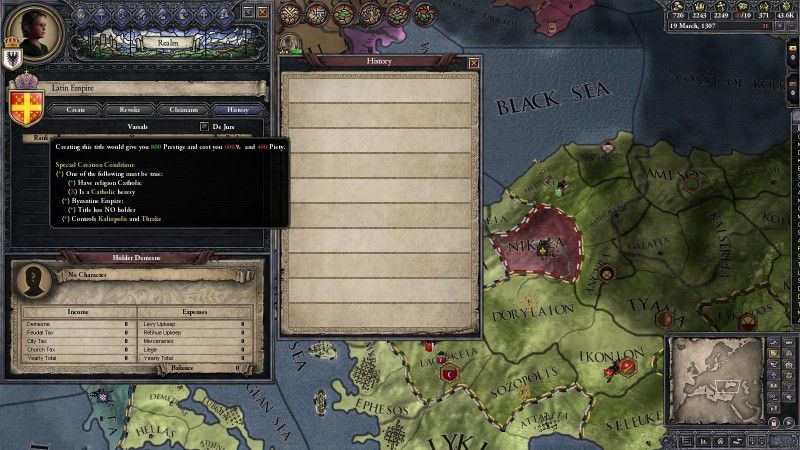This screenshot has width=800, height=450.
Task: Click the ruler portrait
Action: tap(32, 28)
